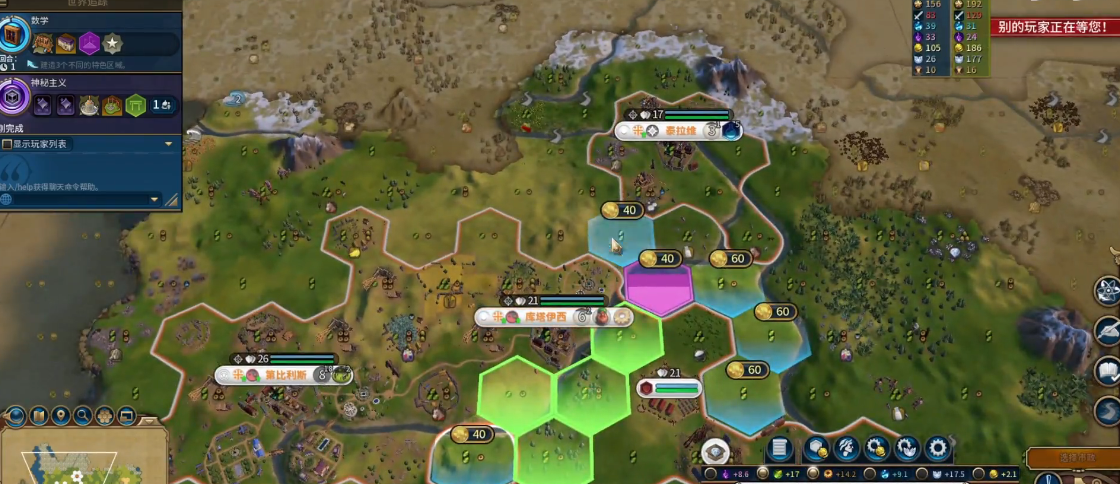Viewport: 1120px width, 484px height.
Task: Open the city details list button
Action: [781, 449]
